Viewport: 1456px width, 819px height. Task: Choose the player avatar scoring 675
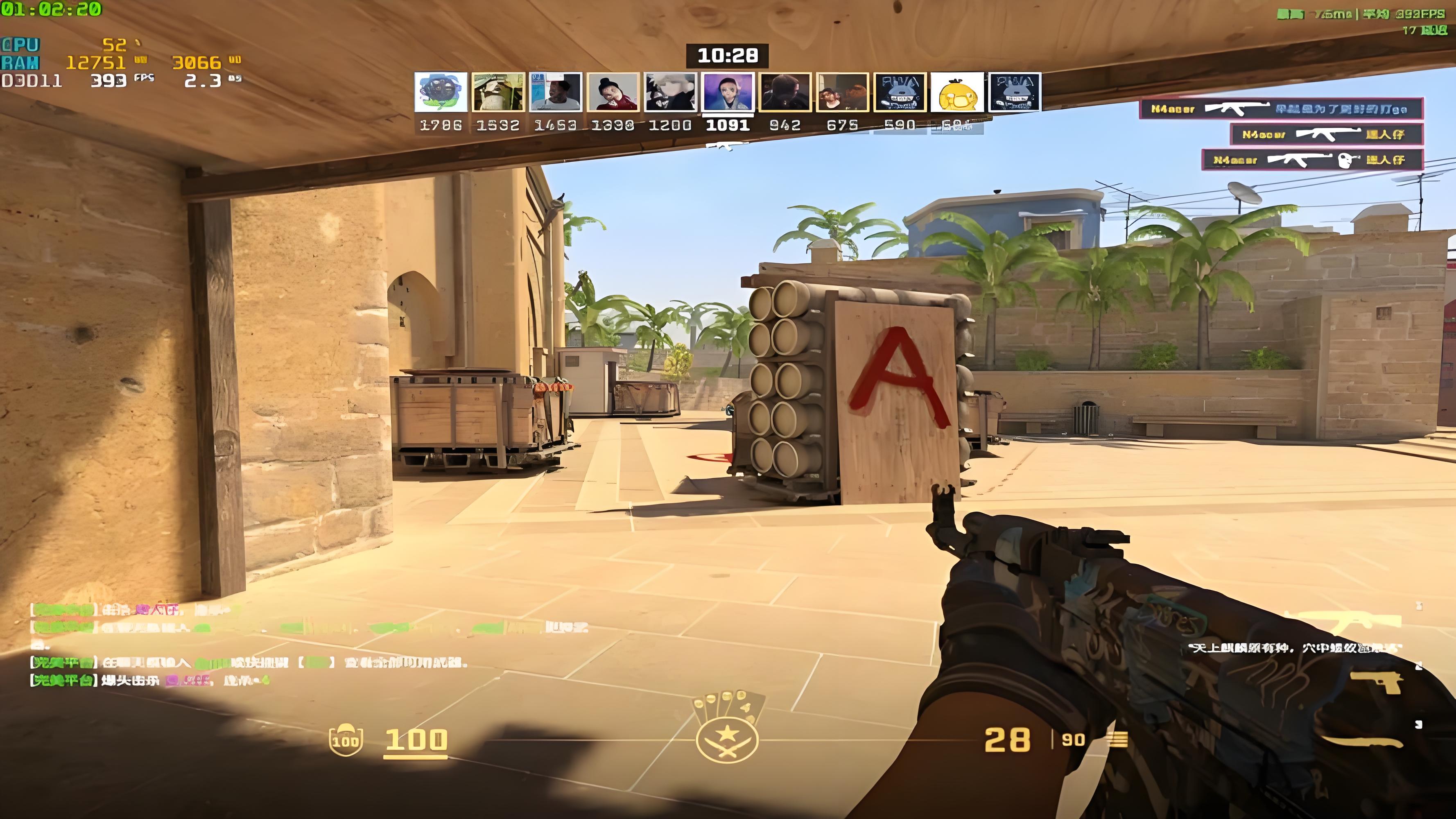click(842, 92)
